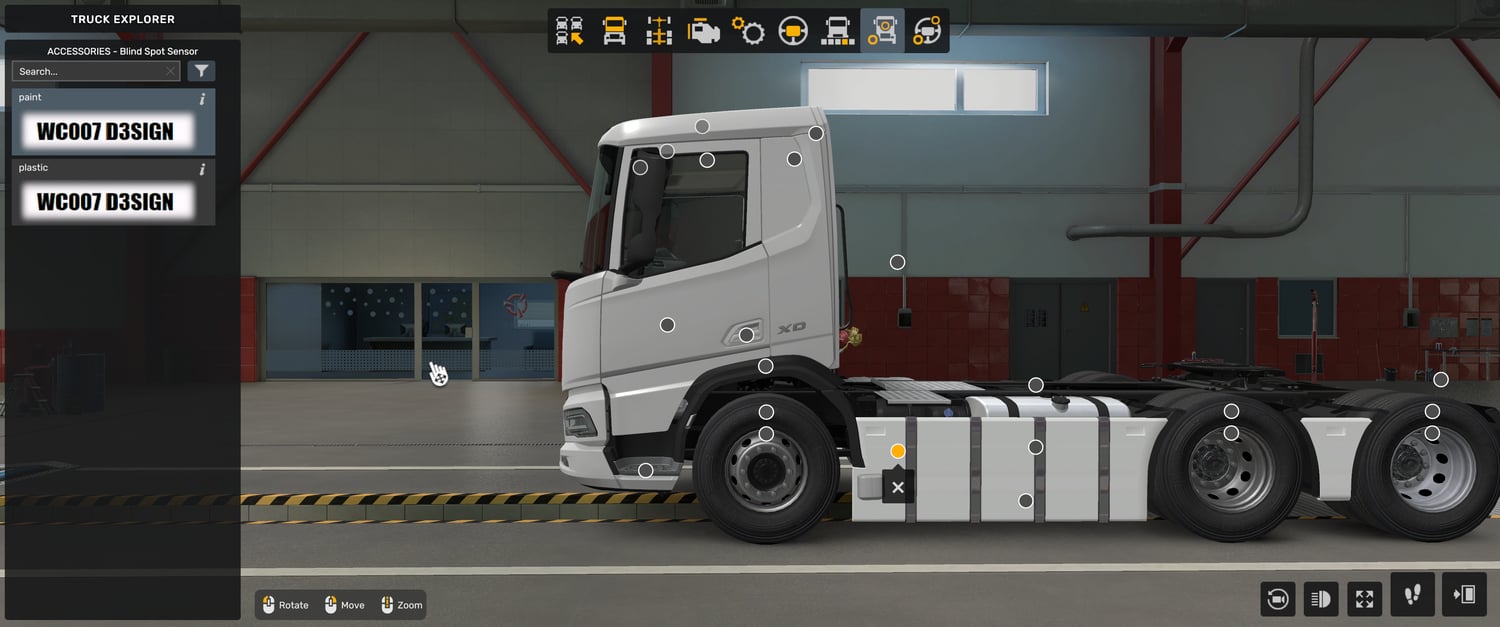Open the funnel filter button
The width and height of the screenshot is (1500, 627).
pyautogui.click(x=201, y=71)
